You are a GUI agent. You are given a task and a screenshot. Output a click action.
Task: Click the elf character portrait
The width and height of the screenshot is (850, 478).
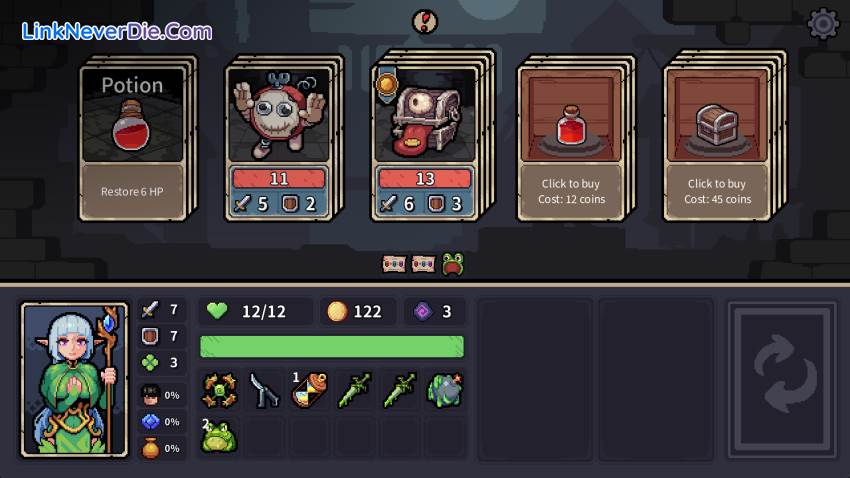75,380
